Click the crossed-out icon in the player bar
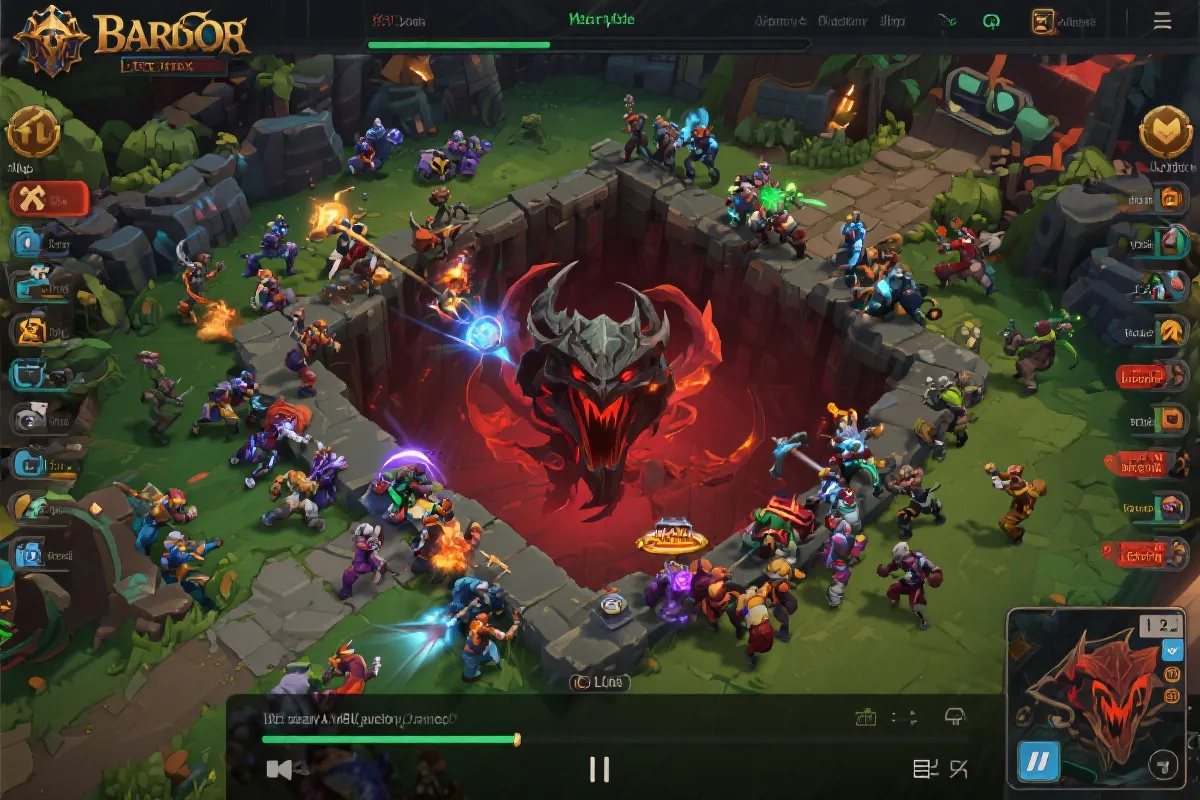The width and height of the screenshot is (1200, 800). tap(958, 768)
